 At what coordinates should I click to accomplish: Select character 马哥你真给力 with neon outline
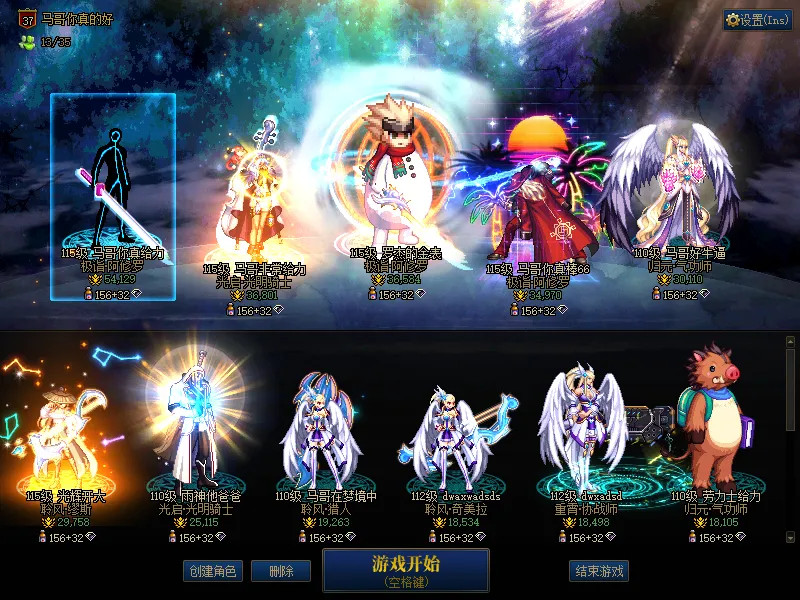112,185
